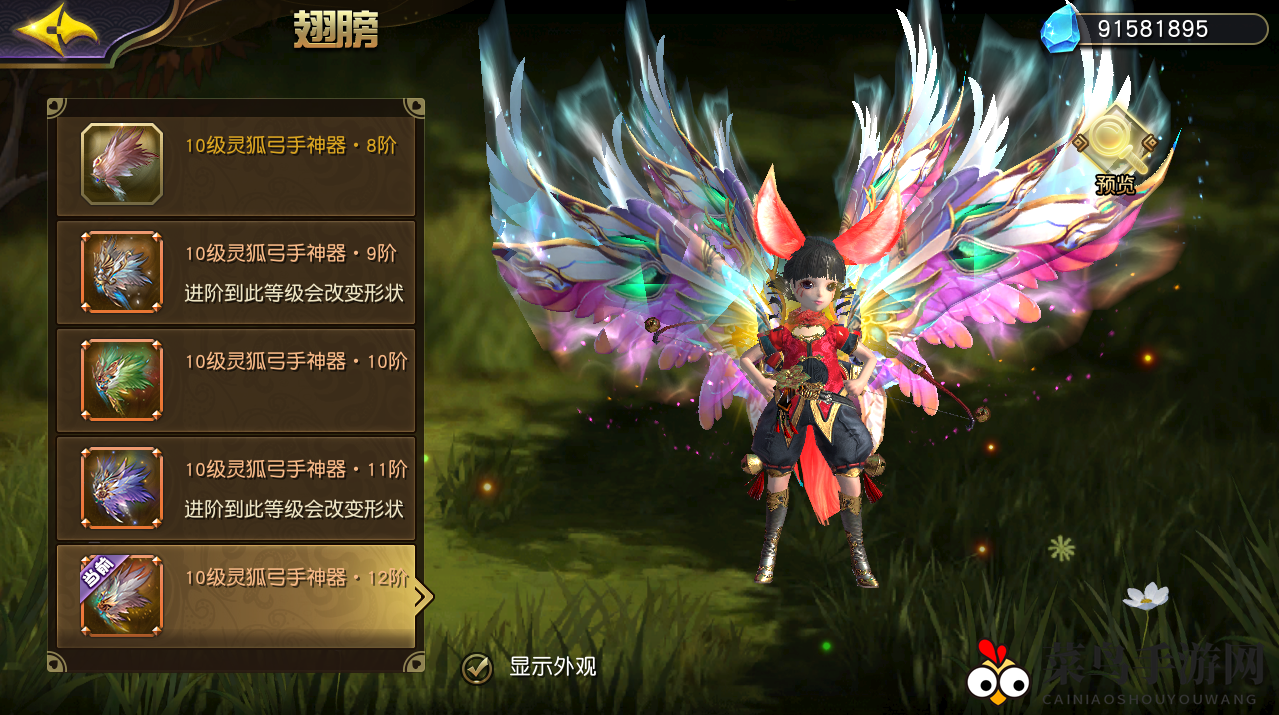This screenshot has width=1279, height=715.
Task: Toggle the 显示外观 checkbox
Action: click(478, 667)
